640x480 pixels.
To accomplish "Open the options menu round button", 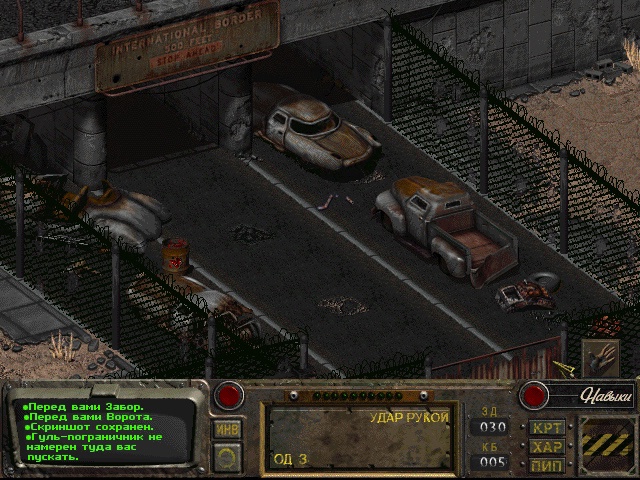I will click(x=227, y=458).
